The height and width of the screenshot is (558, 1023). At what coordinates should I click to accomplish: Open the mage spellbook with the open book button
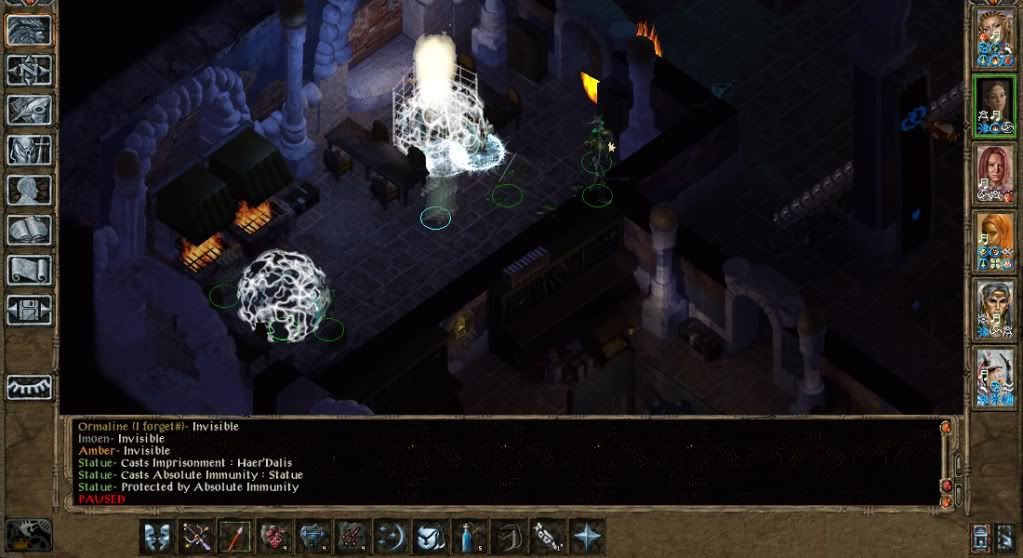coord(29,230)
